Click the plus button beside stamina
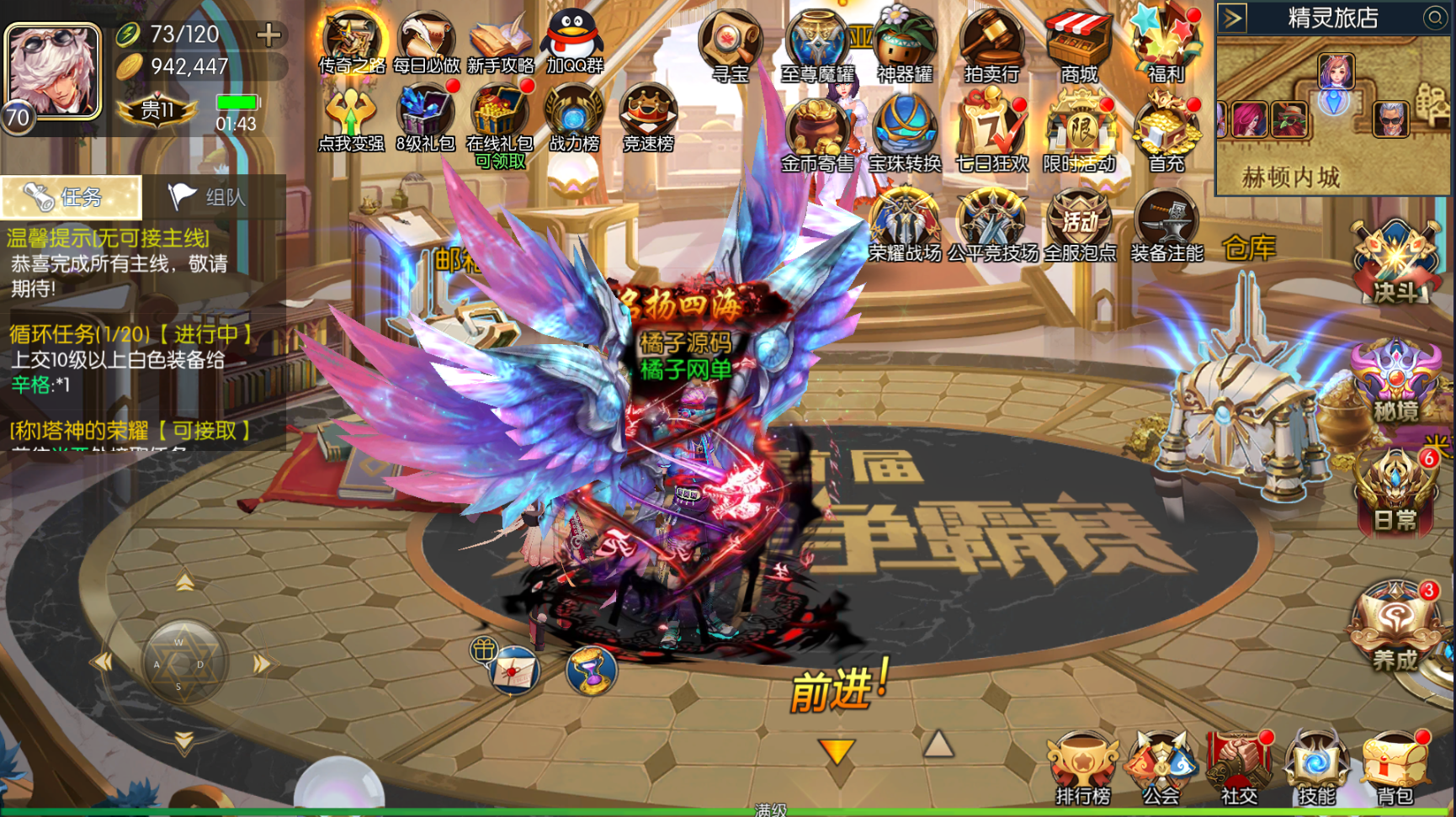Image resolution: width=1456 pixels, height=817 pixels. point(268,34)
